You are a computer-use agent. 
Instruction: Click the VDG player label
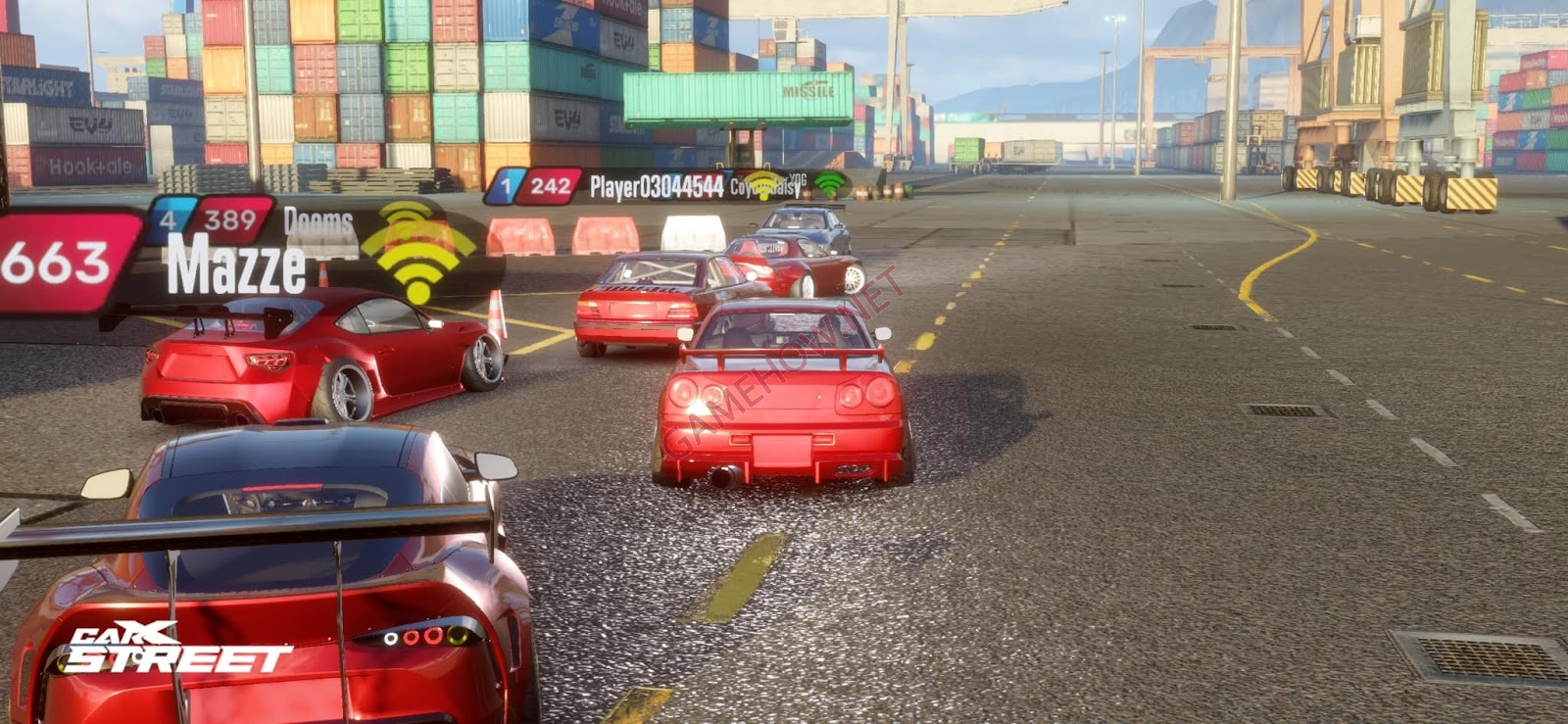tap(796, 179)
